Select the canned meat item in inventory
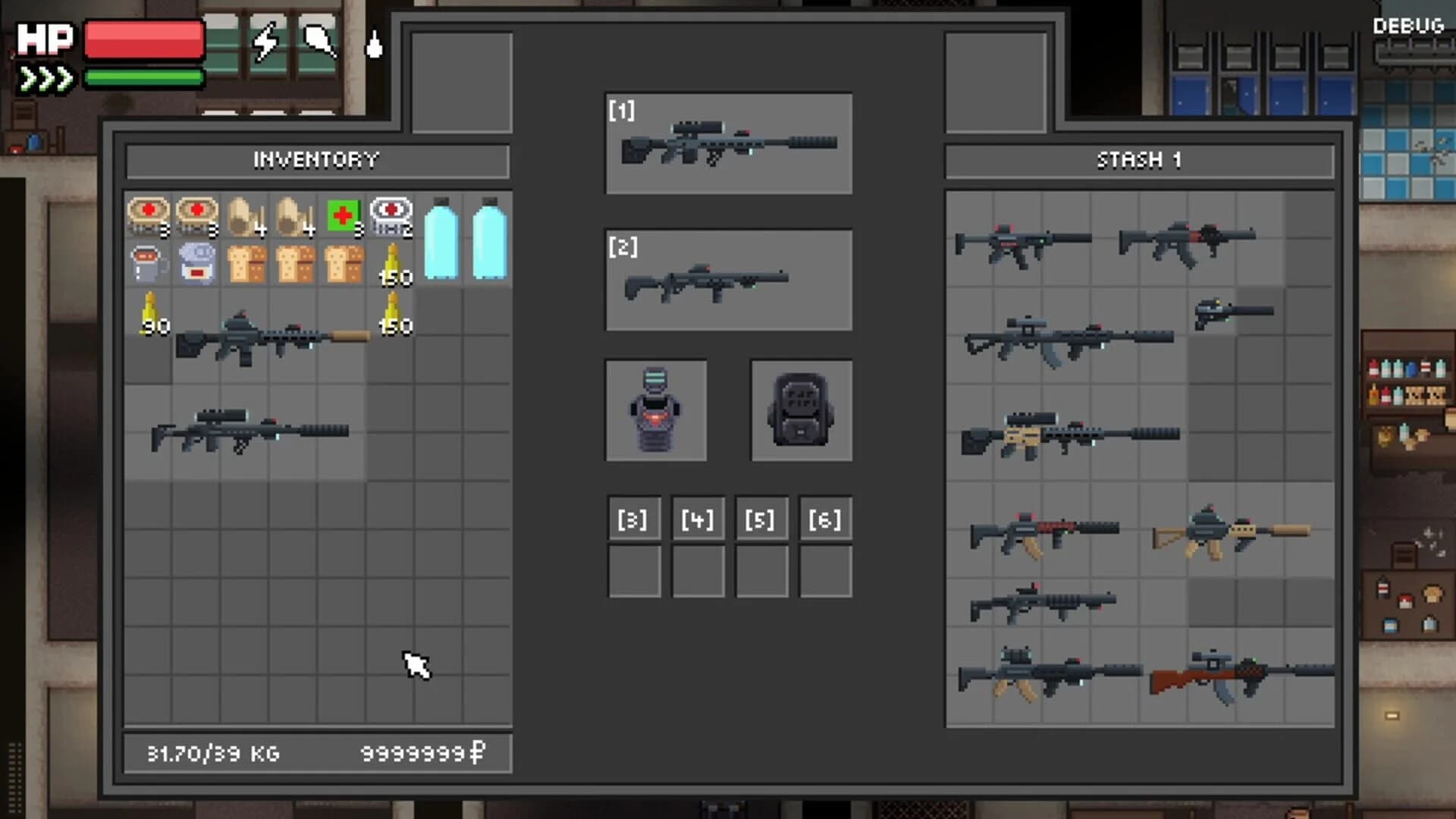1456x819 pixels. coord(148,216)
